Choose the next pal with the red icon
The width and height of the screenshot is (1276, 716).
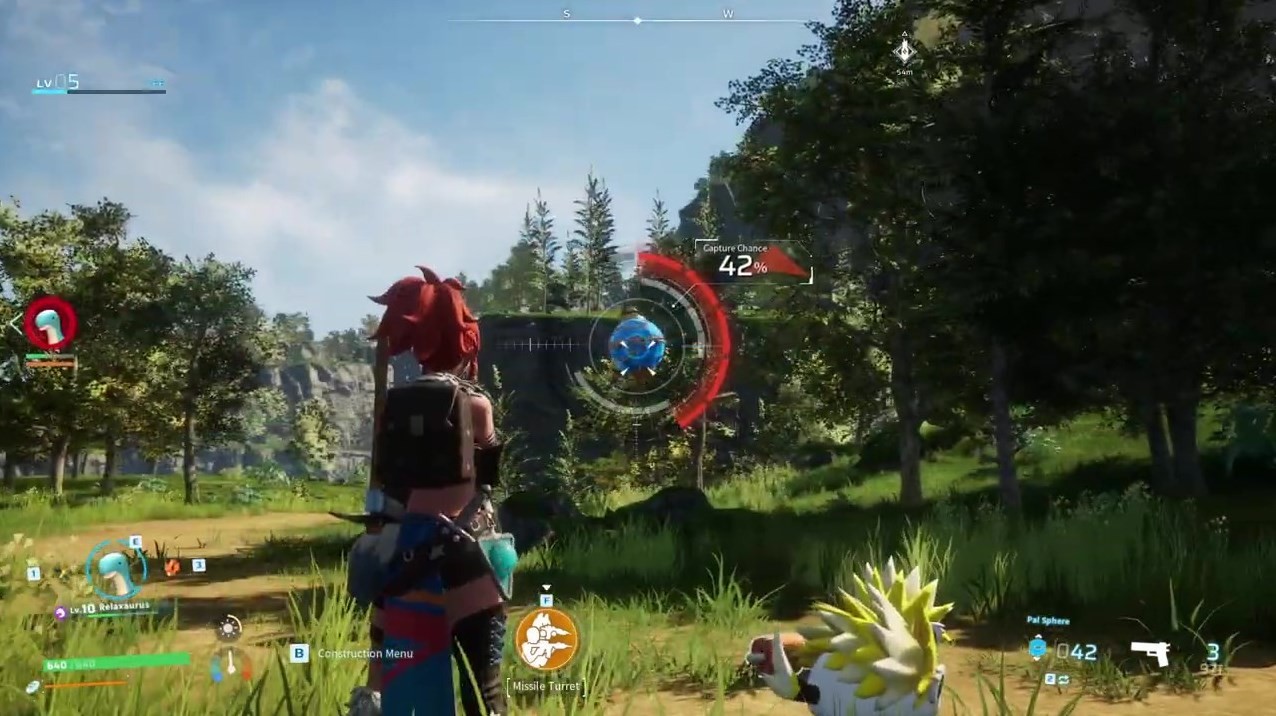[x=172, y=567]
